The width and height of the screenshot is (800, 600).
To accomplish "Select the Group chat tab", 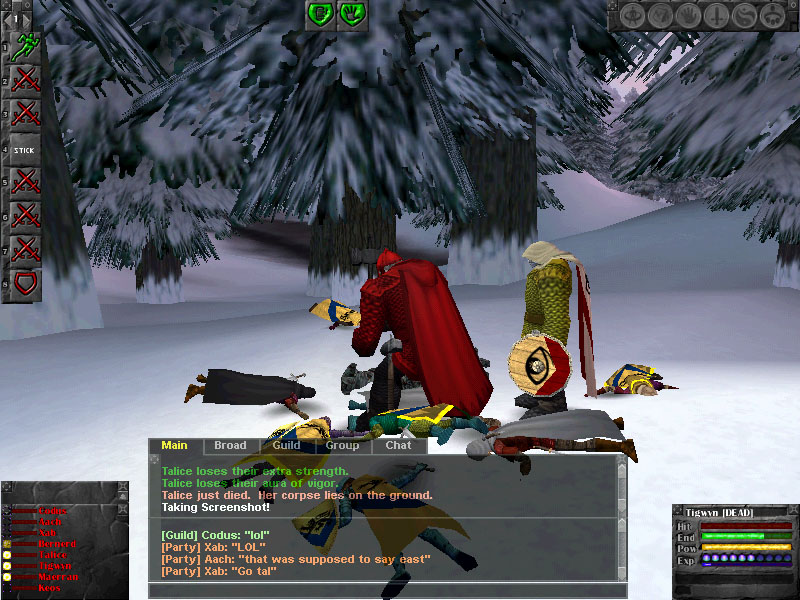I will point(342,446).
